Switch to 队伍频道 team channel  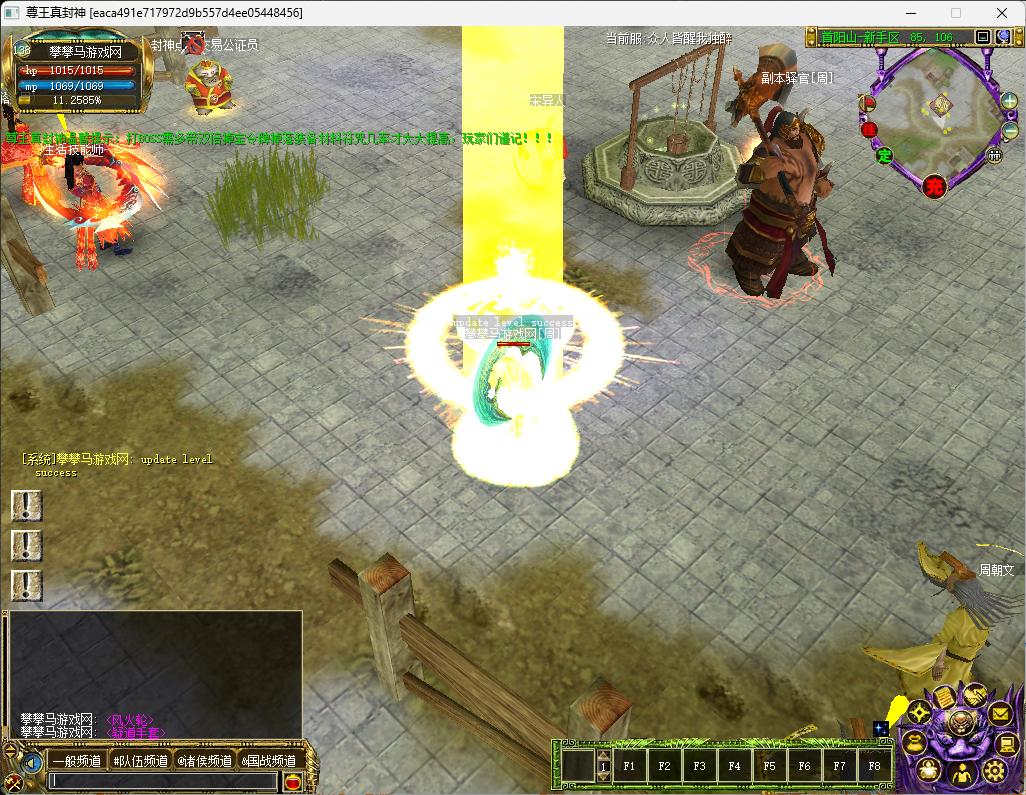pyautogui.click(x=140, y=761)
